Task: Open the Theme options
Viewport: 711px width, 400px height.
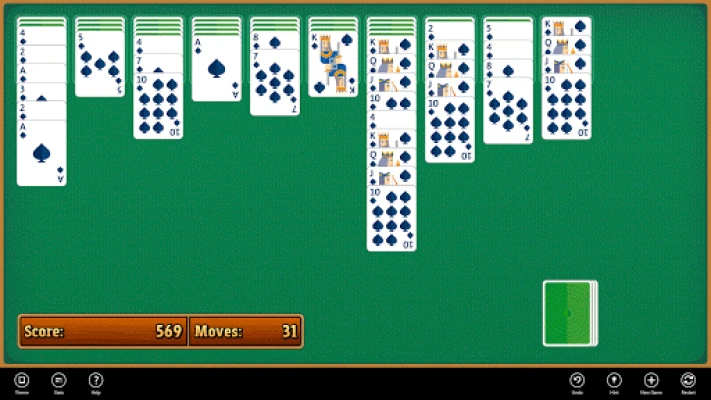Action: click(x=21, y=380)
